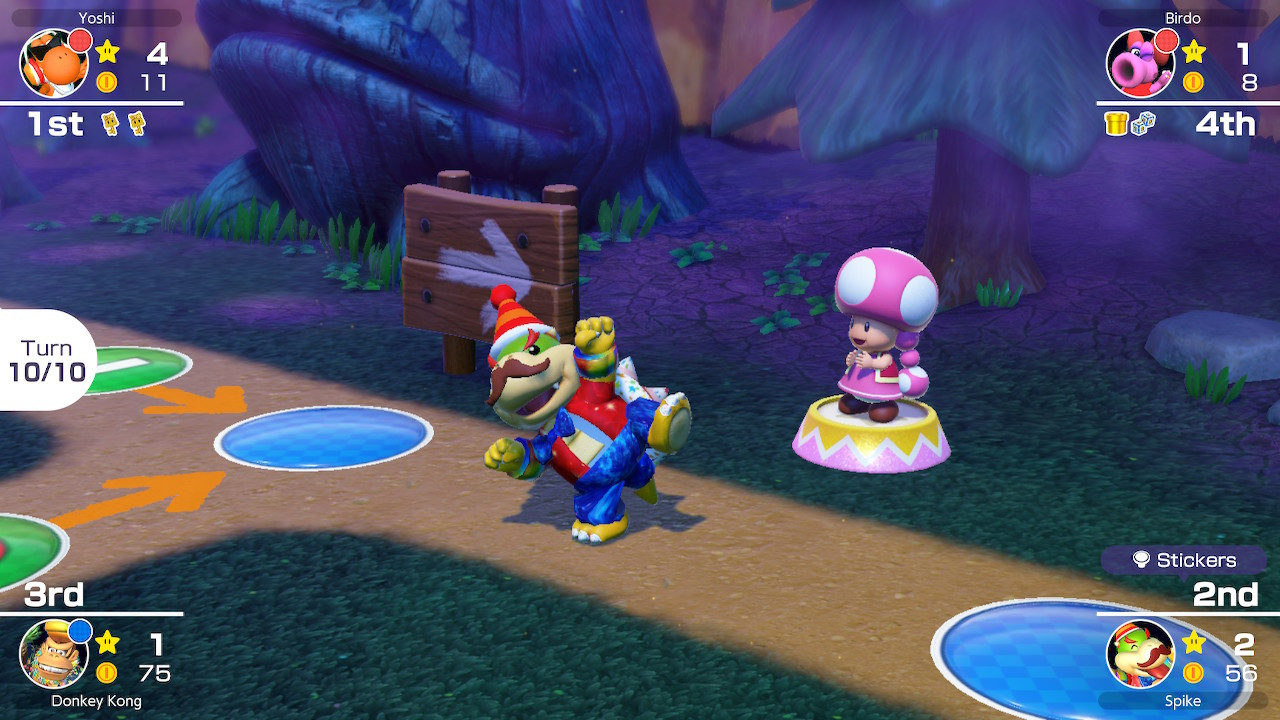The width and height of the screenshot is (1280, 720).
Task: Toggle the red badge on Yoshi's portrait
Action: click(80, 40)
